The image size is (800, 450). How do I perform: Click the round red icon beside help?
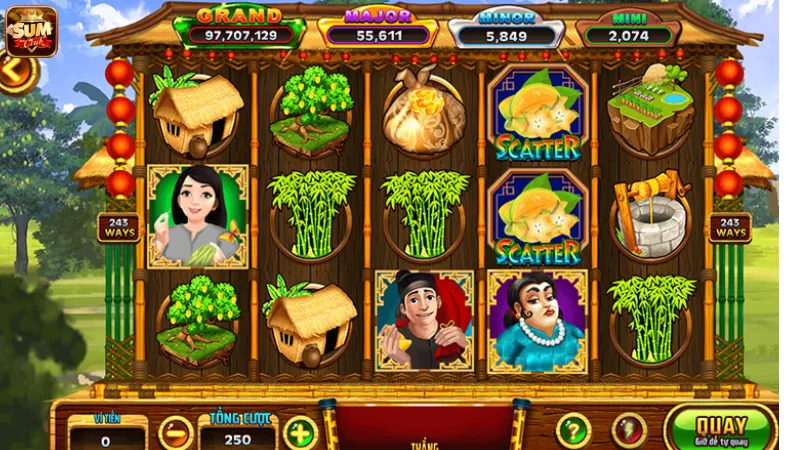click(x=629, y=430)
